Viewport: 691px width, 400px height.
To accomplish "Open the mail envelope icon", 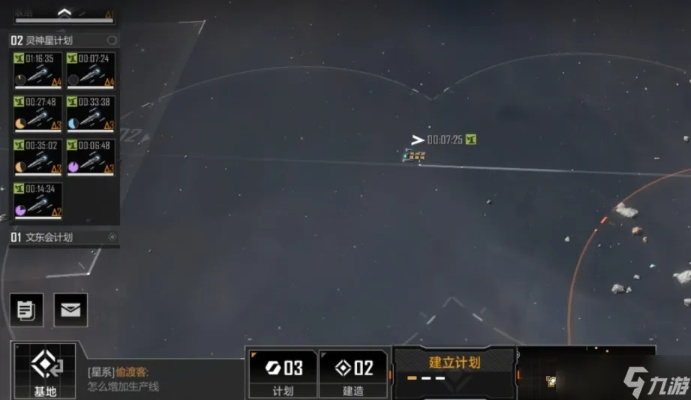I will coord(70,309).
